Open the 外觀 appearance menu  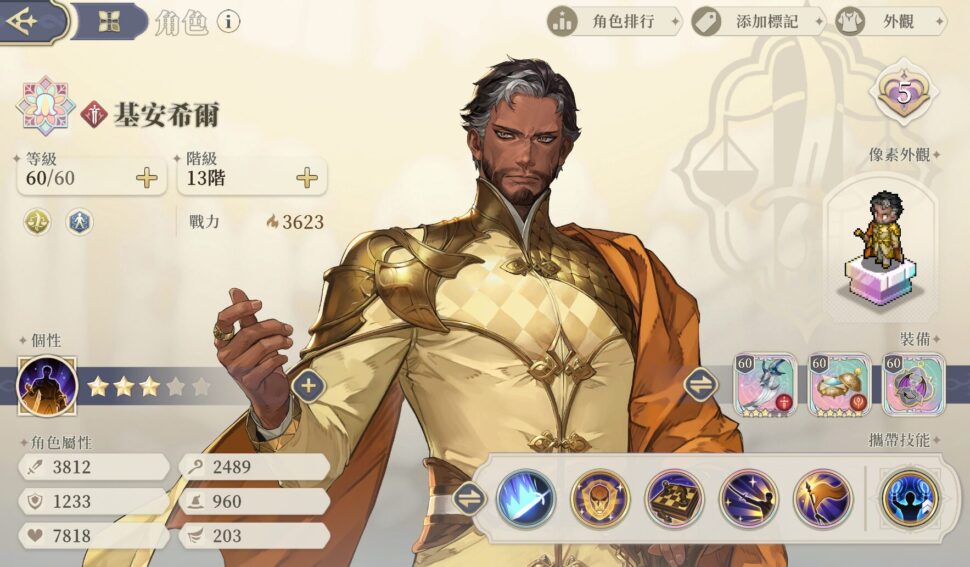point(888,21)
